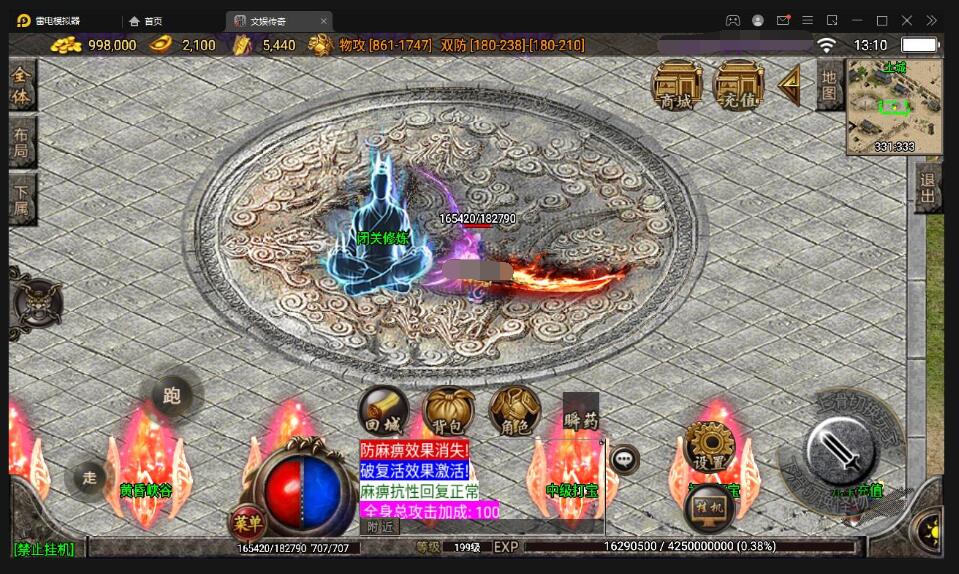The height and width of the screenshot is (574, 959).
Task: Use the 回城 return-to-town scroll
Action: point(383,410)
